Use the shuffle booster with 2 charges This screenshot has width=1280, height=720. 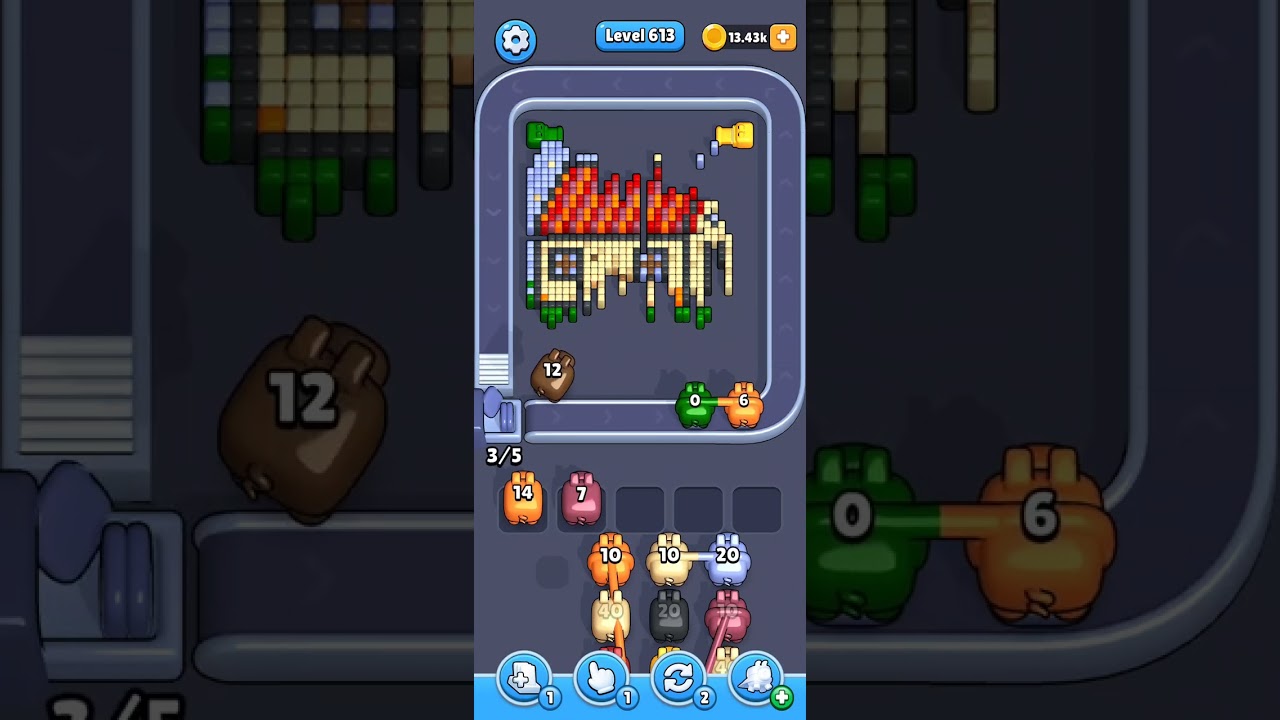tap(678, 679)
